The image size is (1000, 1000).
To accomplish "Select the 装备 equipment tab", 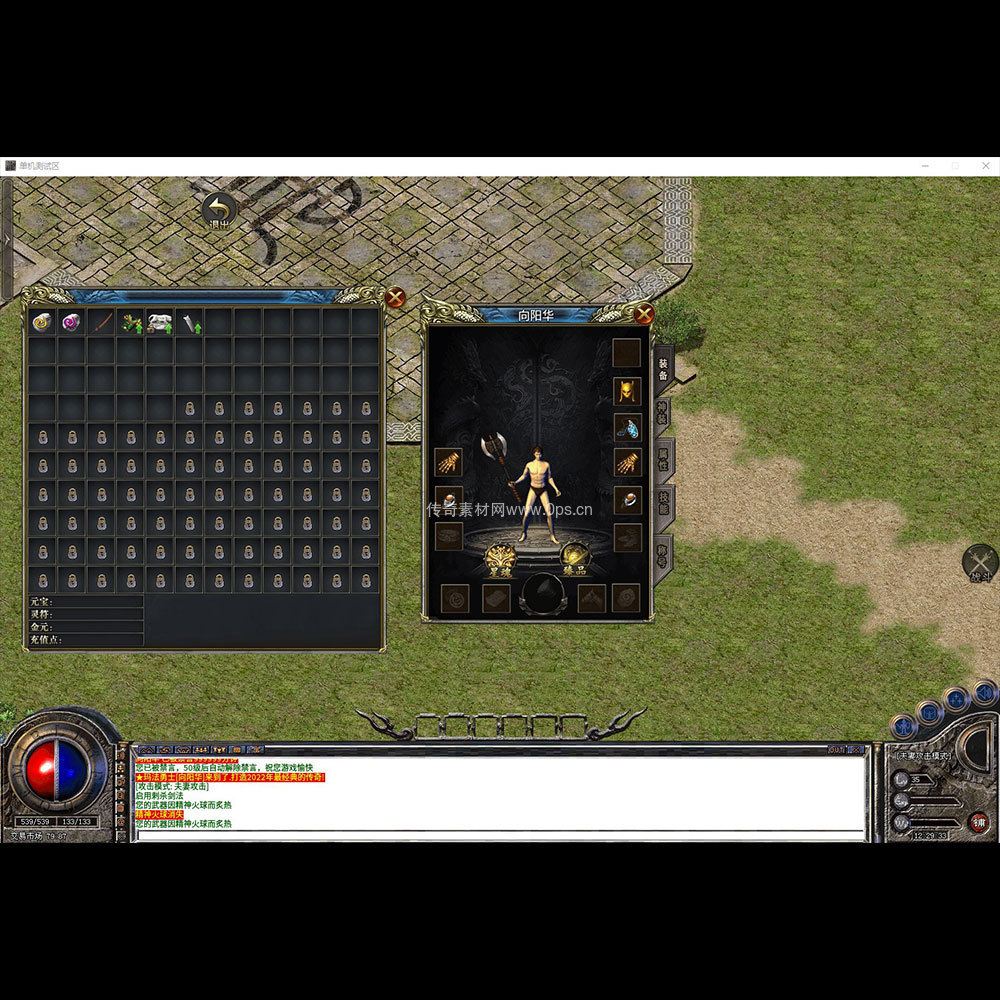I will (x=662, y=368).
